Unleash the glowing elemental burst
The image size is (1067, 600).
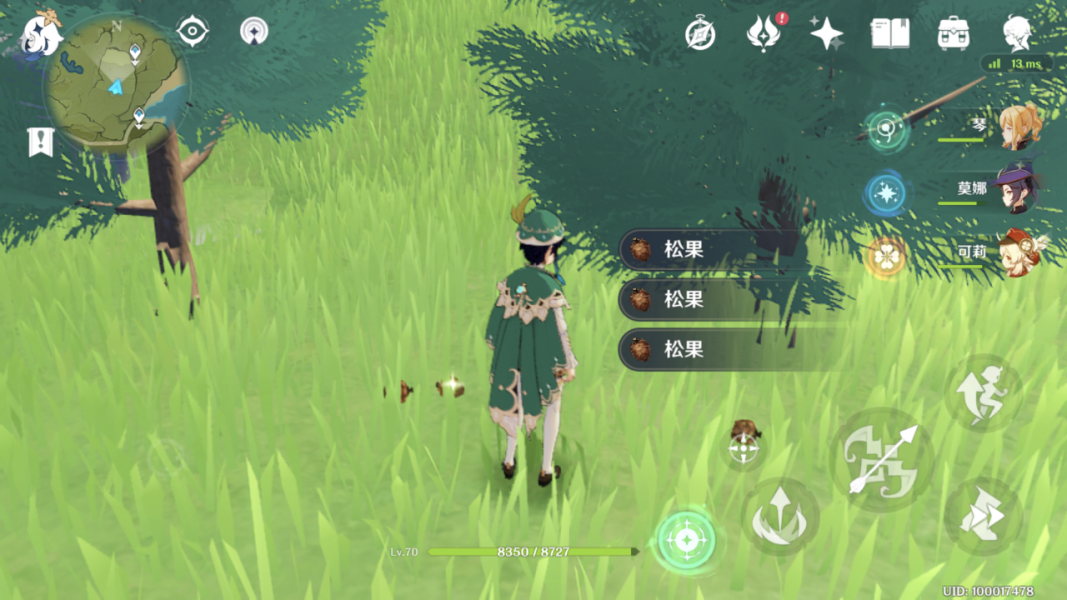tap(686, 541)
